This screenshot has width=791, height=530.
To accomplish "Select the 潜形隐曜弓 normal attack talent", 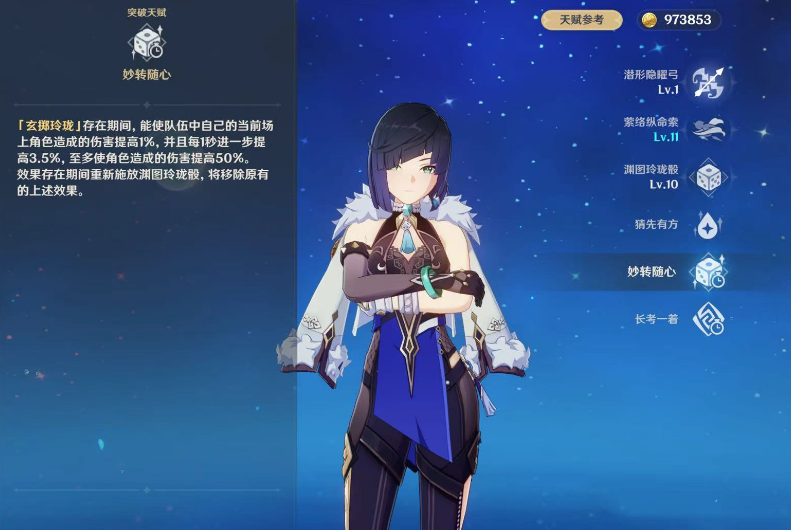I will 708,82.
